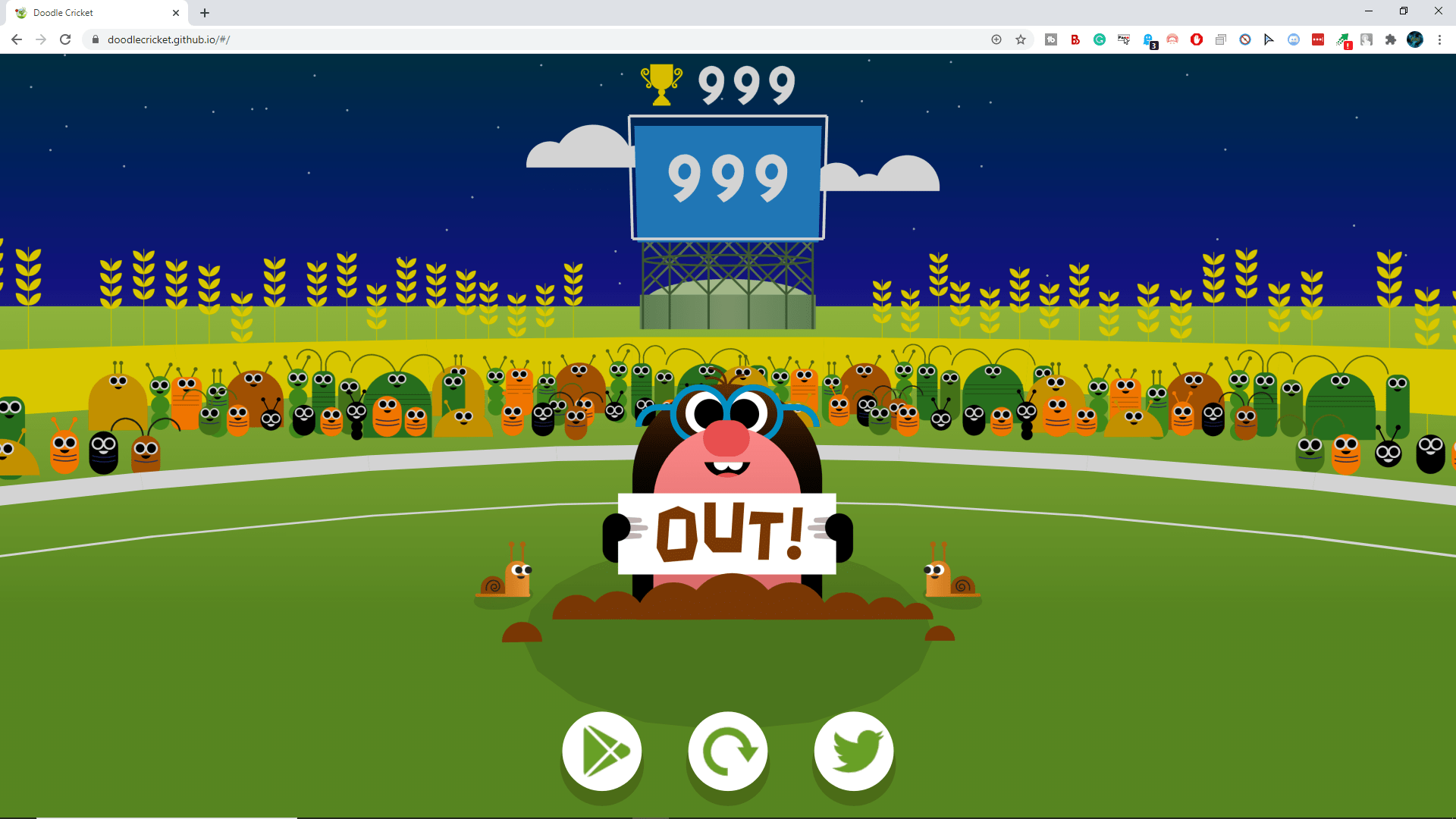
Task: Share score via the Twitter bird
Action: 853,752
